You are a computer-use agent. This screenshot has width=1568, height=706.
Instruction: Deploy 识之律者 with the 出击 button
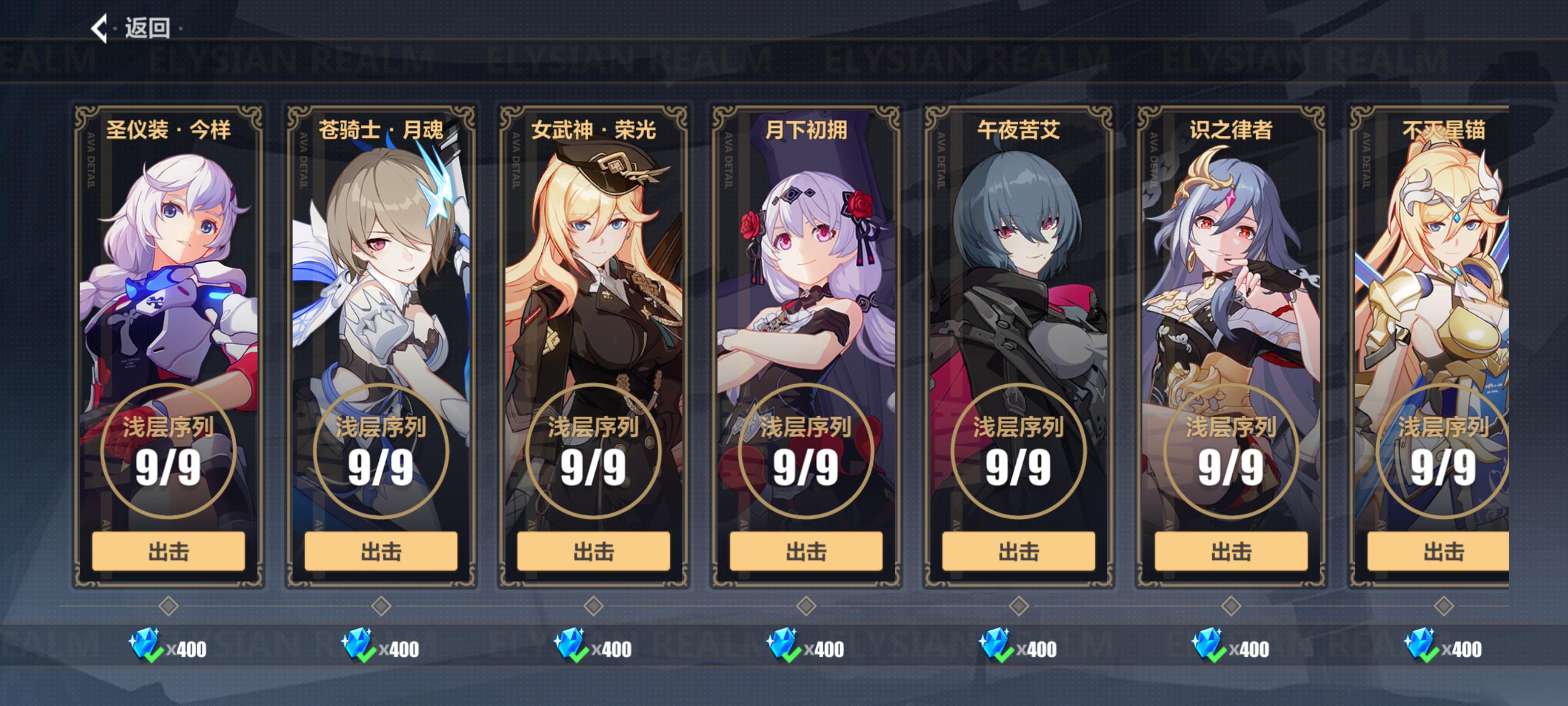(x=1231, y=551)
